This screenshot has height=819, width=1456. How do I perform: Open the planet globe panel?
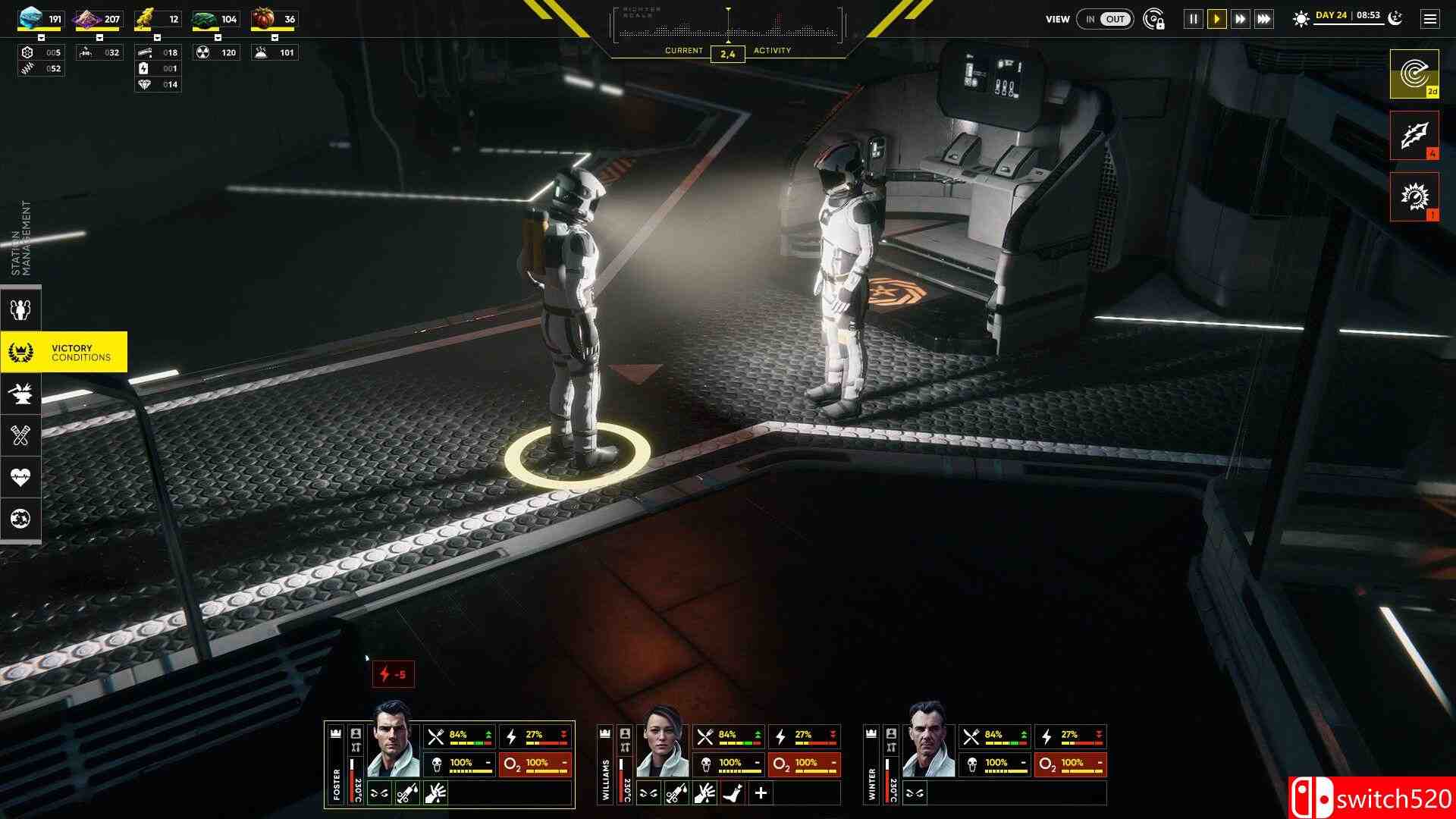point(20,519)
